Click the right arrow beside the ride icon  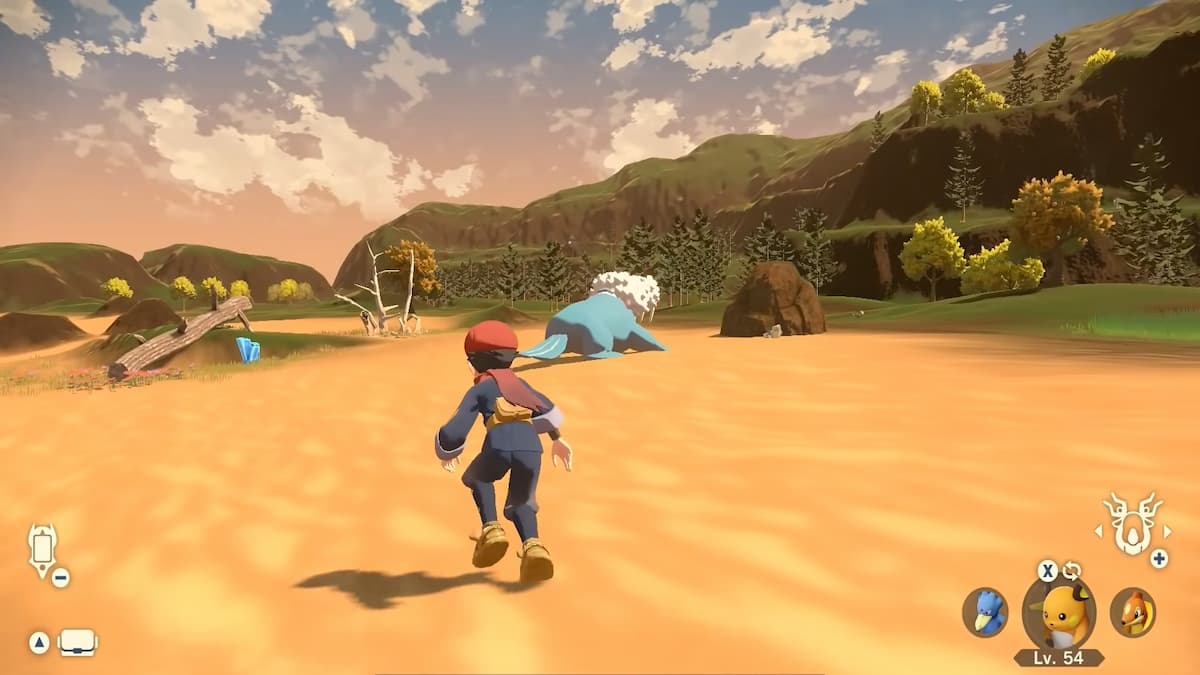tap(1165, 531)
